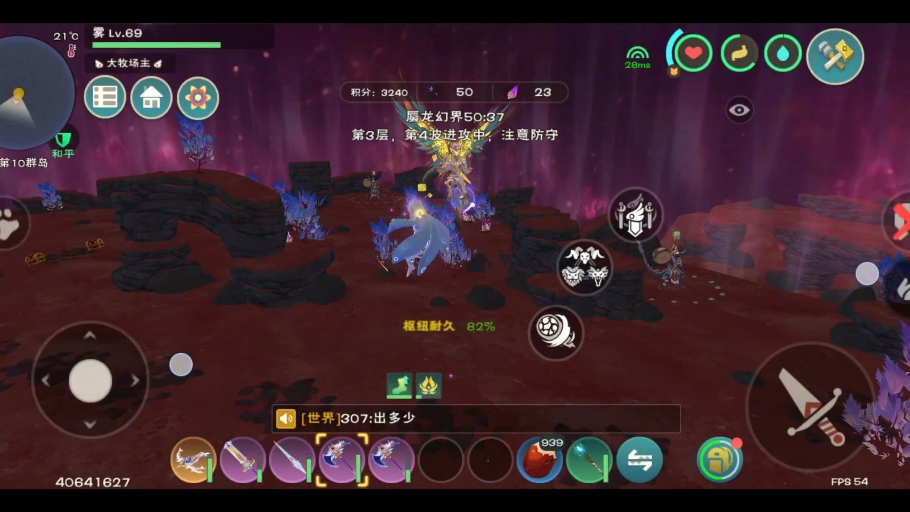Toggle the green shield peace mode
Screen dimensions: 910x512
(x=63, y=138)
